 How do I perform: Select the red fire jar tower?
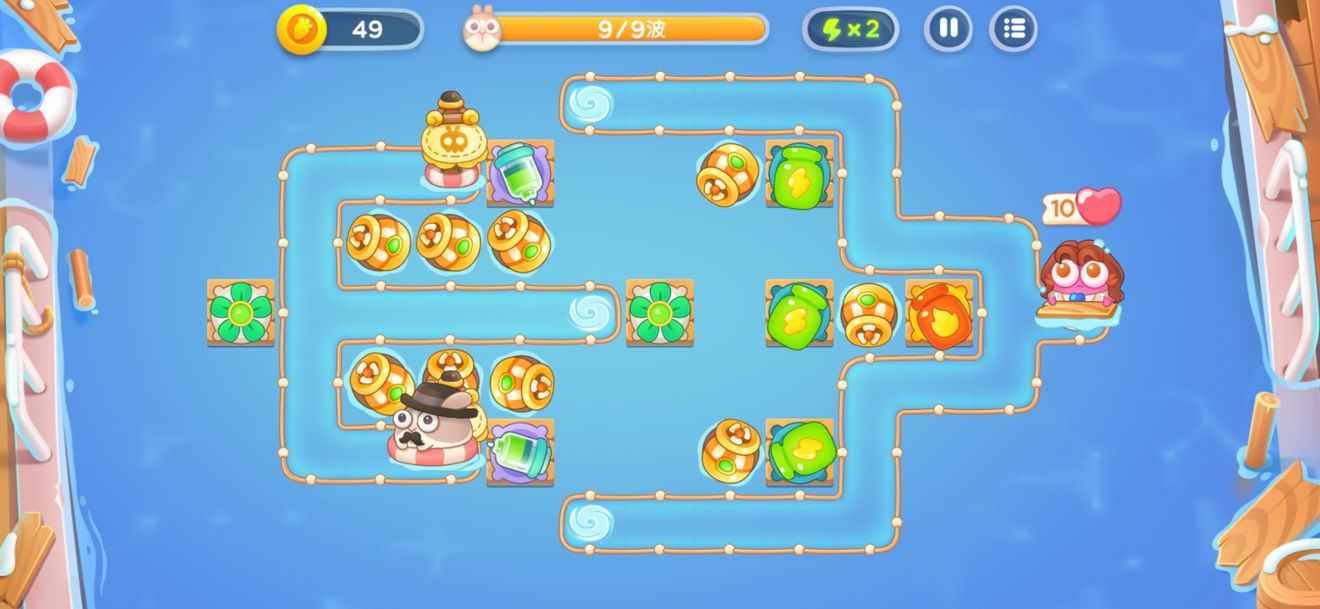point(939,315)
